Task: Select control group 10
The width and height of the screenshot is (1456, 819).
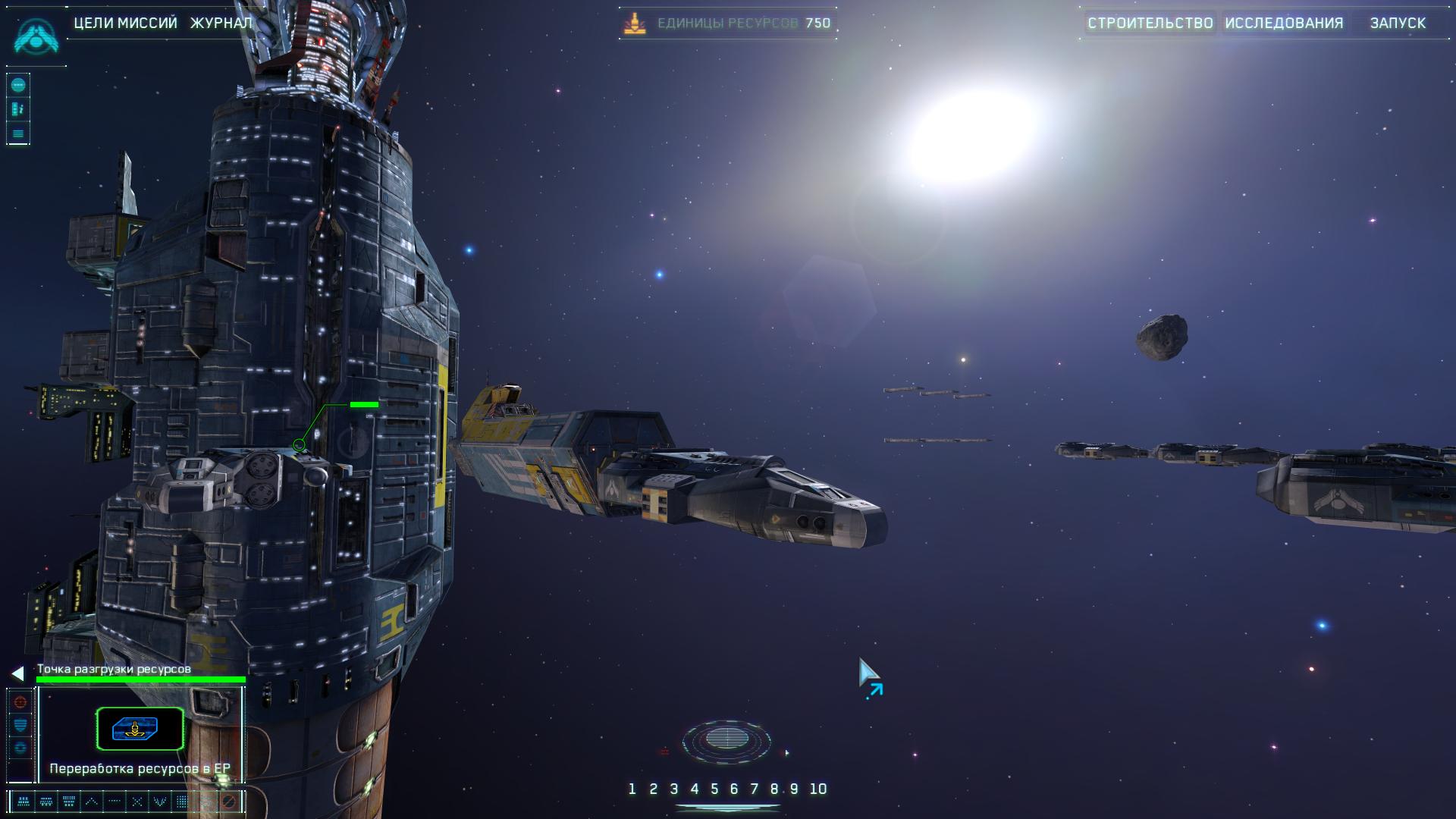Action: tap(817, 789)
